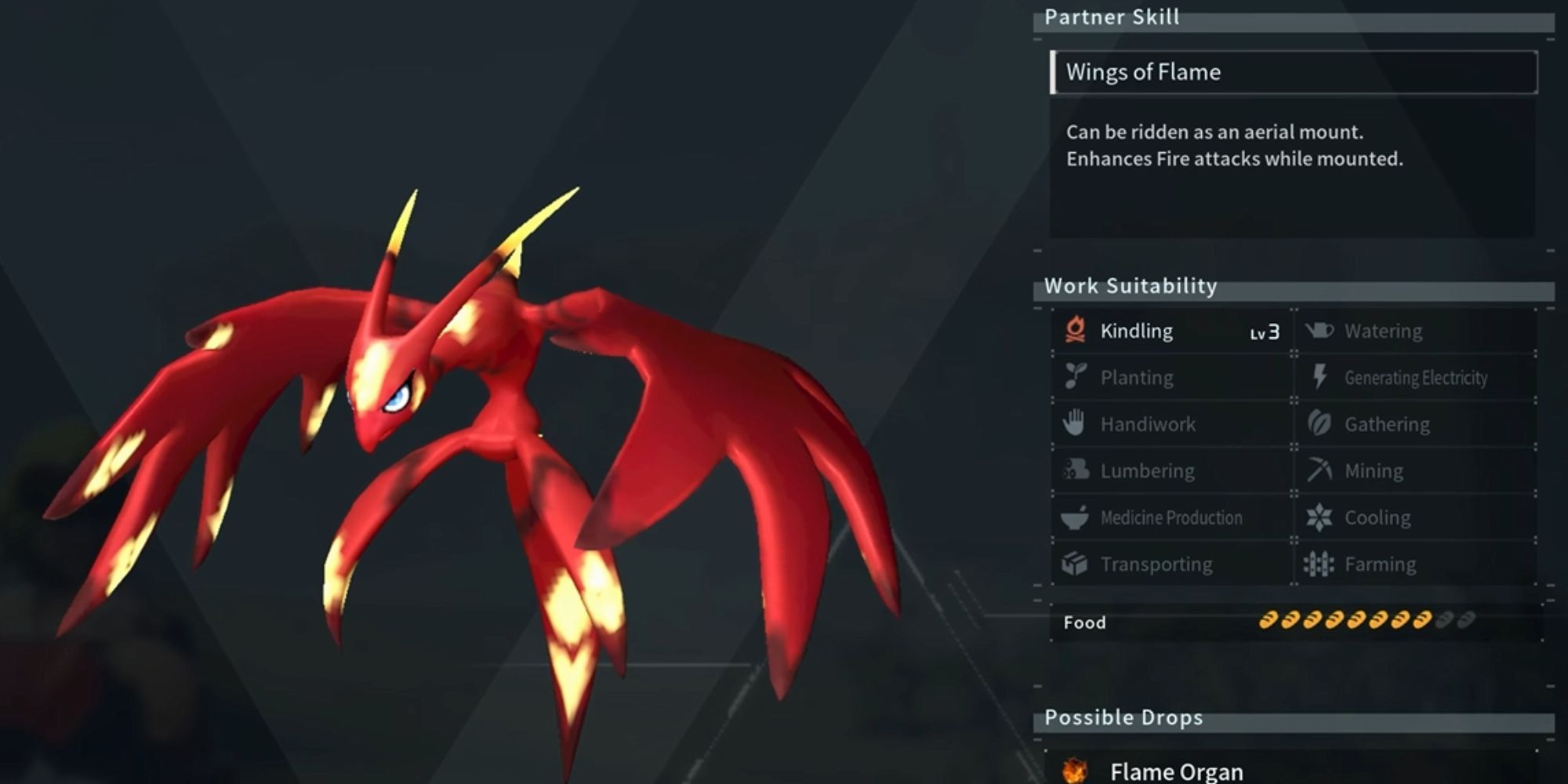
Task: Choose the Lumbering suitability entry
Action: (1172, 470)
